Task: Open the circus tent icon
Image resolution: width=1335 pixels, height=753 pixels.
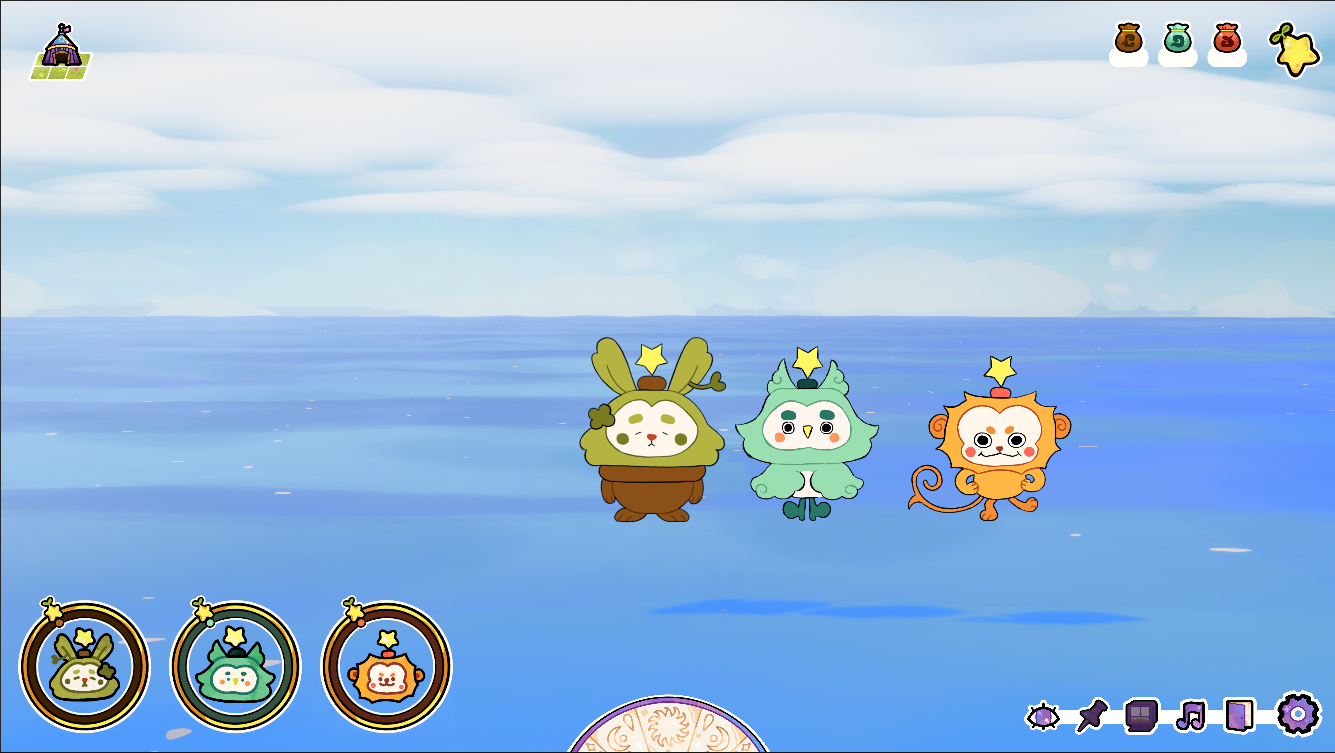Action: pyautogui.click(x=61, y=52)
